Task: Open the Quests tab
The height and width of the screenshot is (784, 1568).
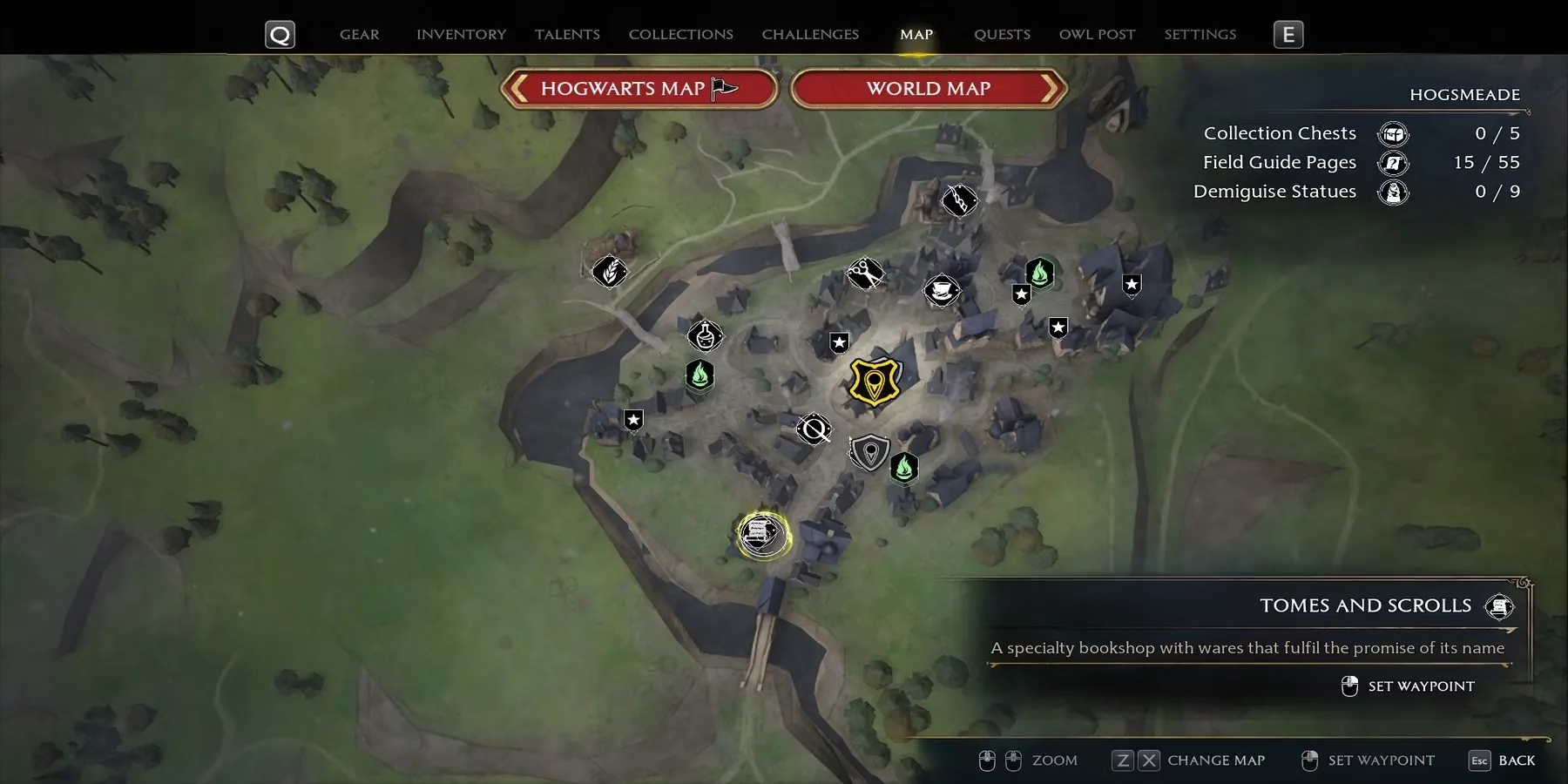Action: pos(1002,35)
